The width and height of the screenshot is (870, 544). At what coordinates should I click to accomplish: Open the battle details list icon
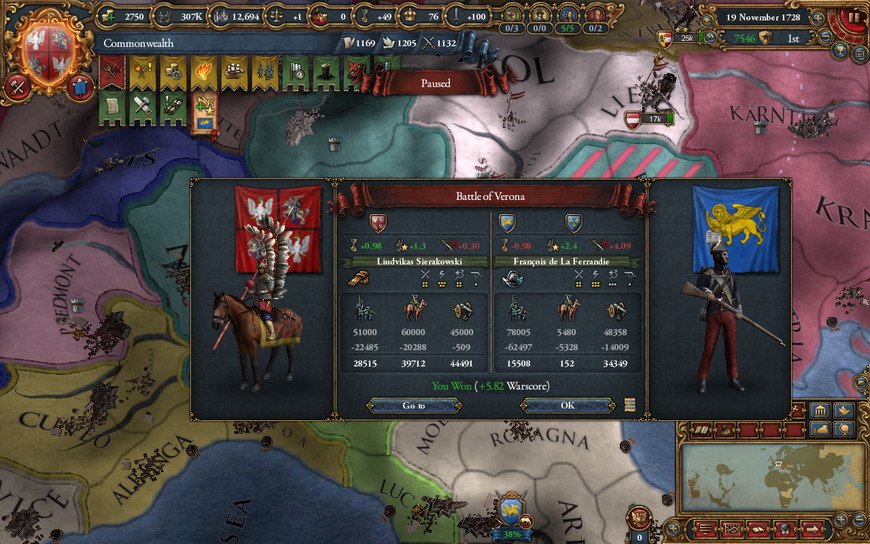click(630, 405)
